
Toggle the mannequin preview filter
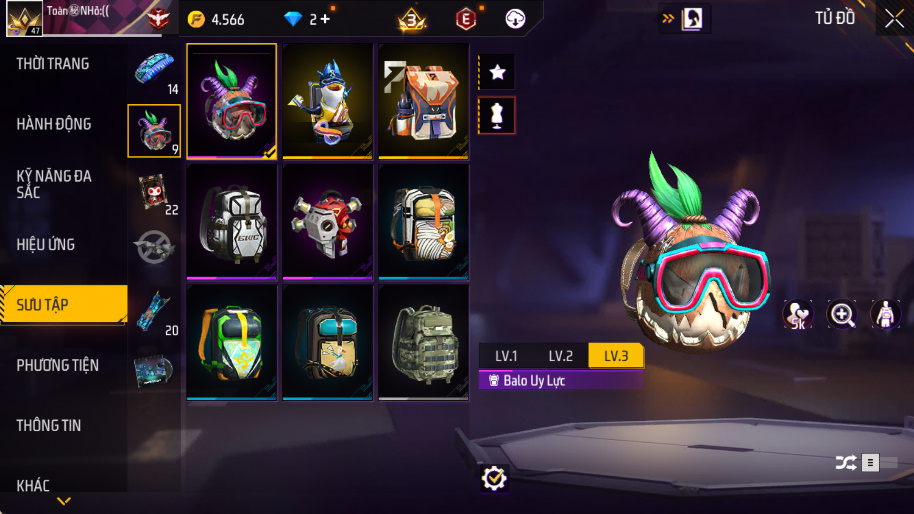[498, 115]
